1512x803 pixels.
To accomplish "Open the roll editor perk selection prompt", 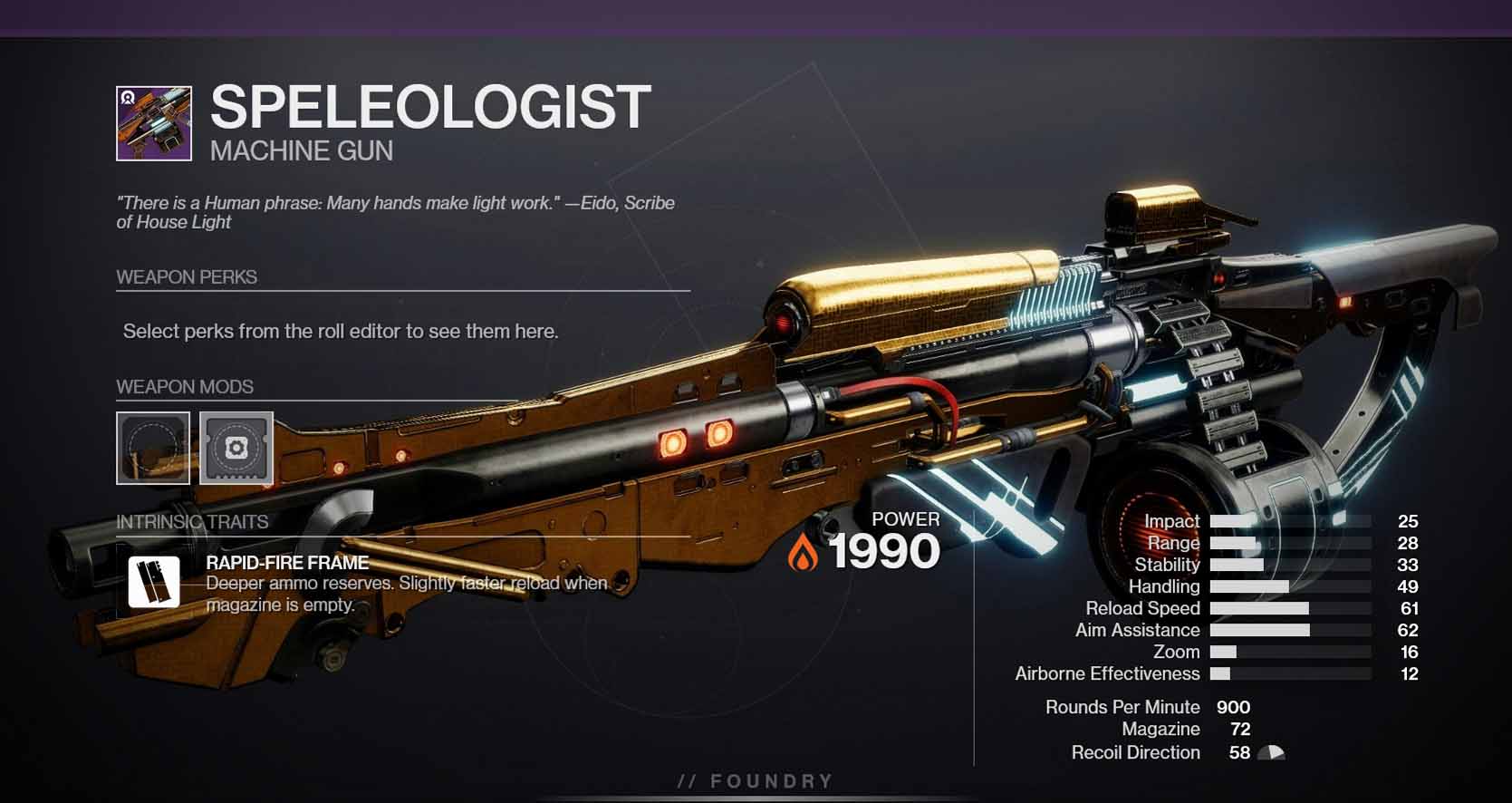I will click(x=342, y=331).
